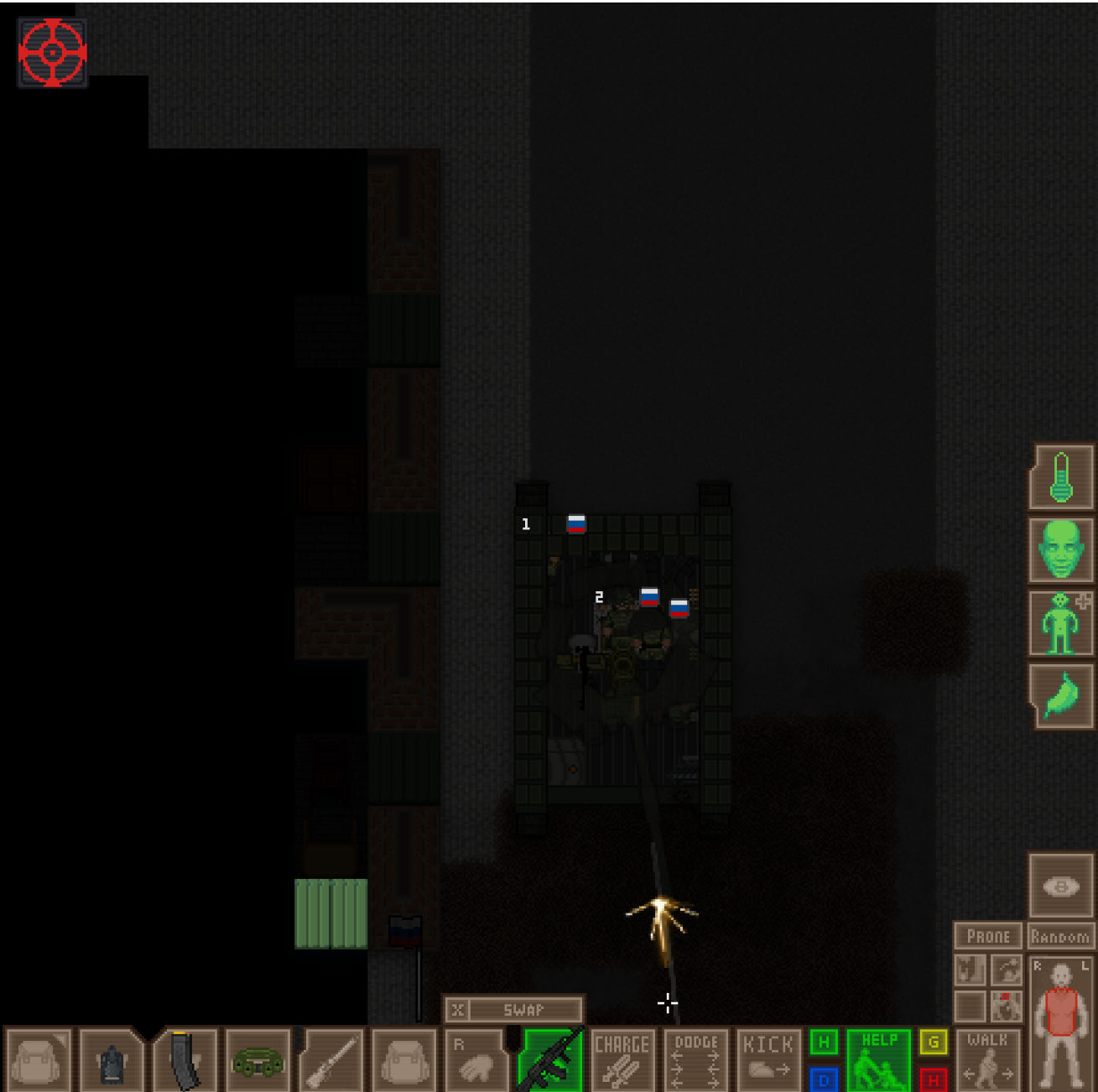Screen dimensions: 1098x1092
Task: Use the Kick action button
Action: coord(768,1059)
